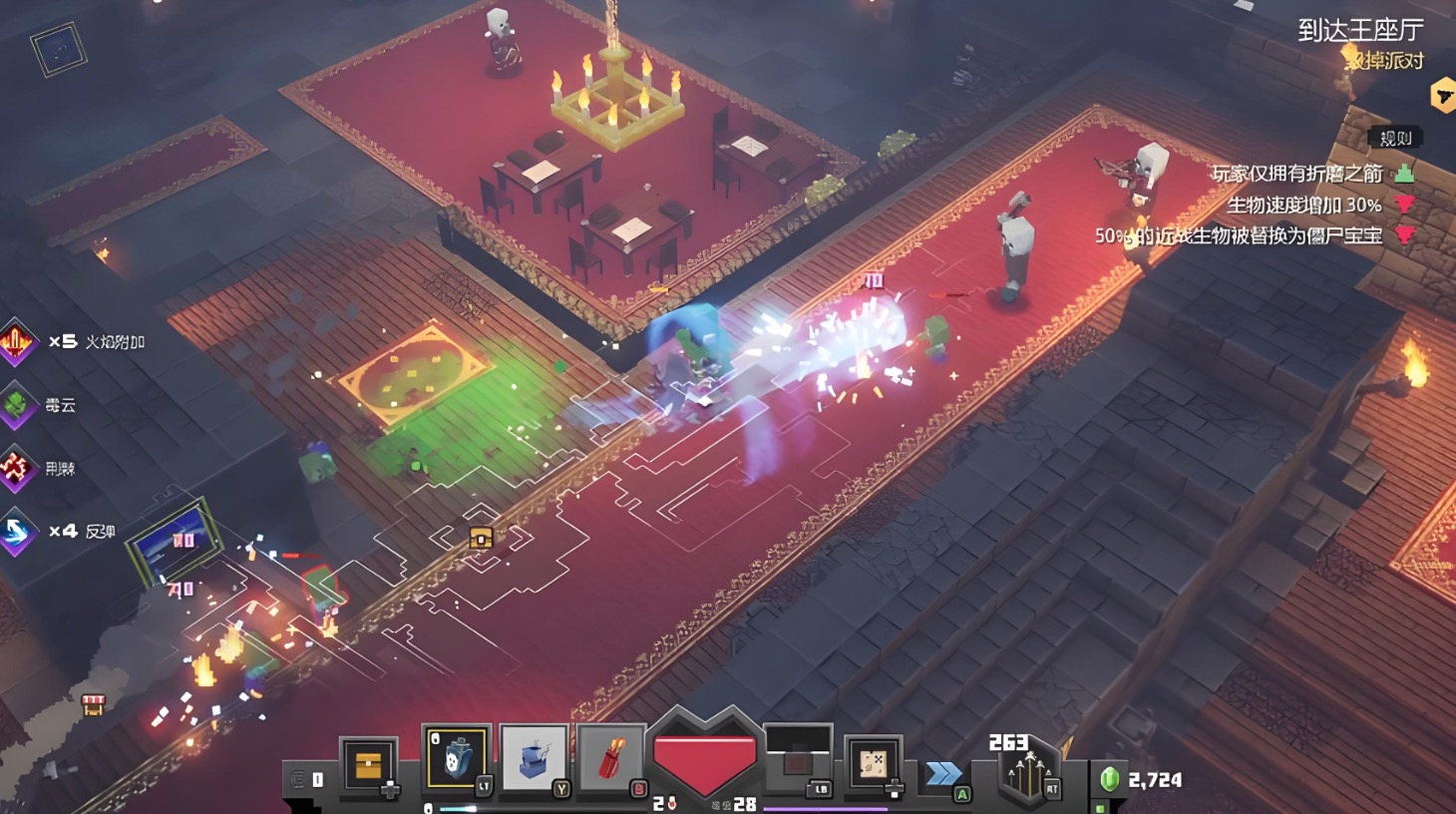Open the map scroll slot
1456x814 pixels.
[x=873, y=765]
